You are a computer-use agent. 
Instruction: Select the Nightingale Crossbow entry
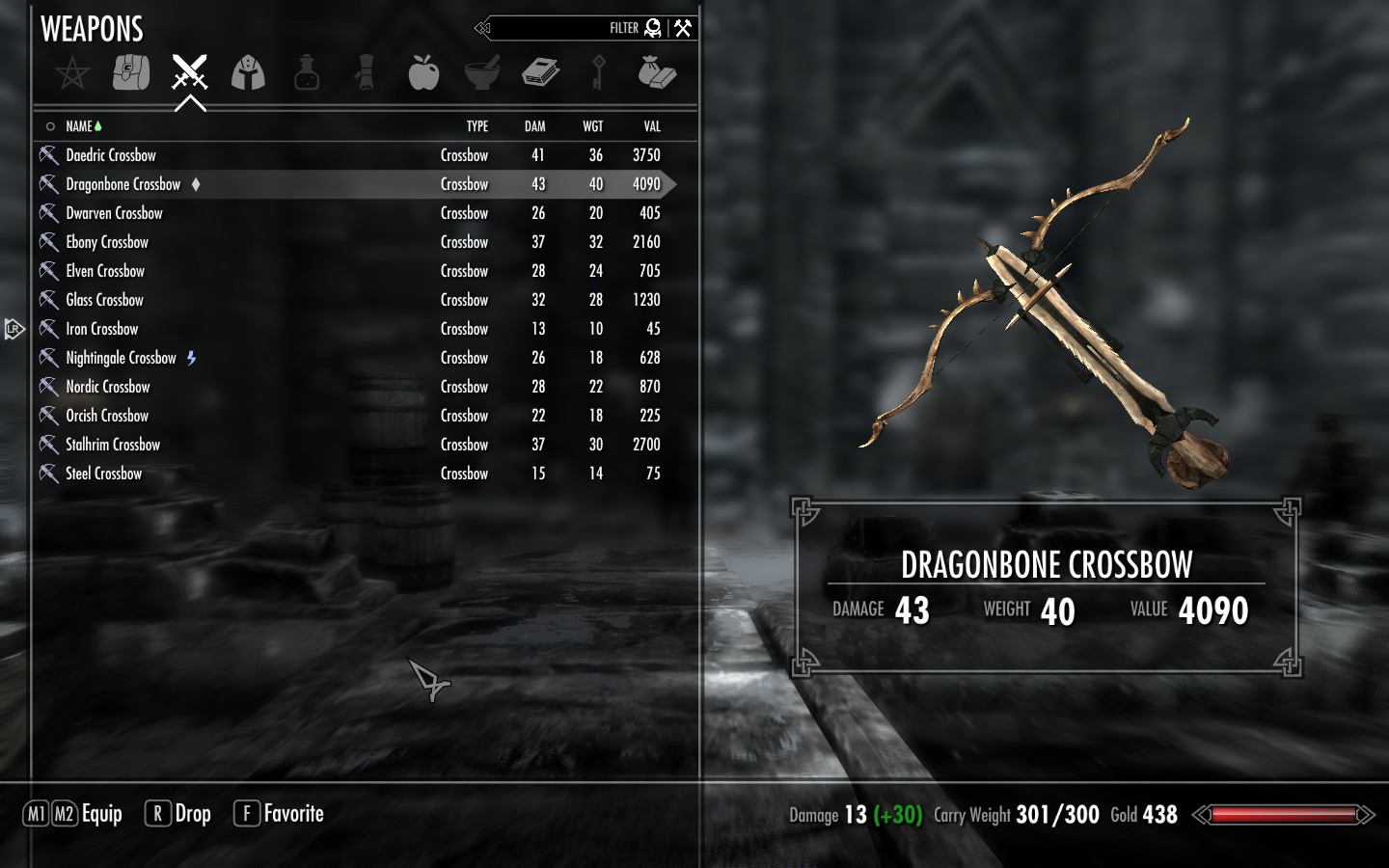(121, 358)
